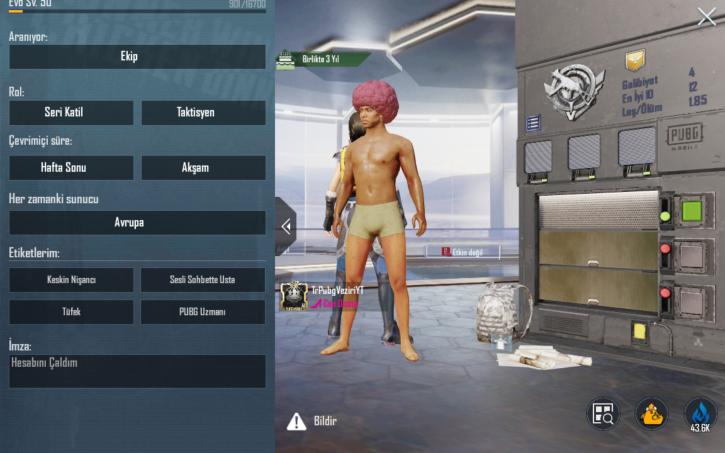This screenshot has height=453, width=725.
Task: Report the player with Bildir
Action: pyautogui.click(x=312, y=422)
